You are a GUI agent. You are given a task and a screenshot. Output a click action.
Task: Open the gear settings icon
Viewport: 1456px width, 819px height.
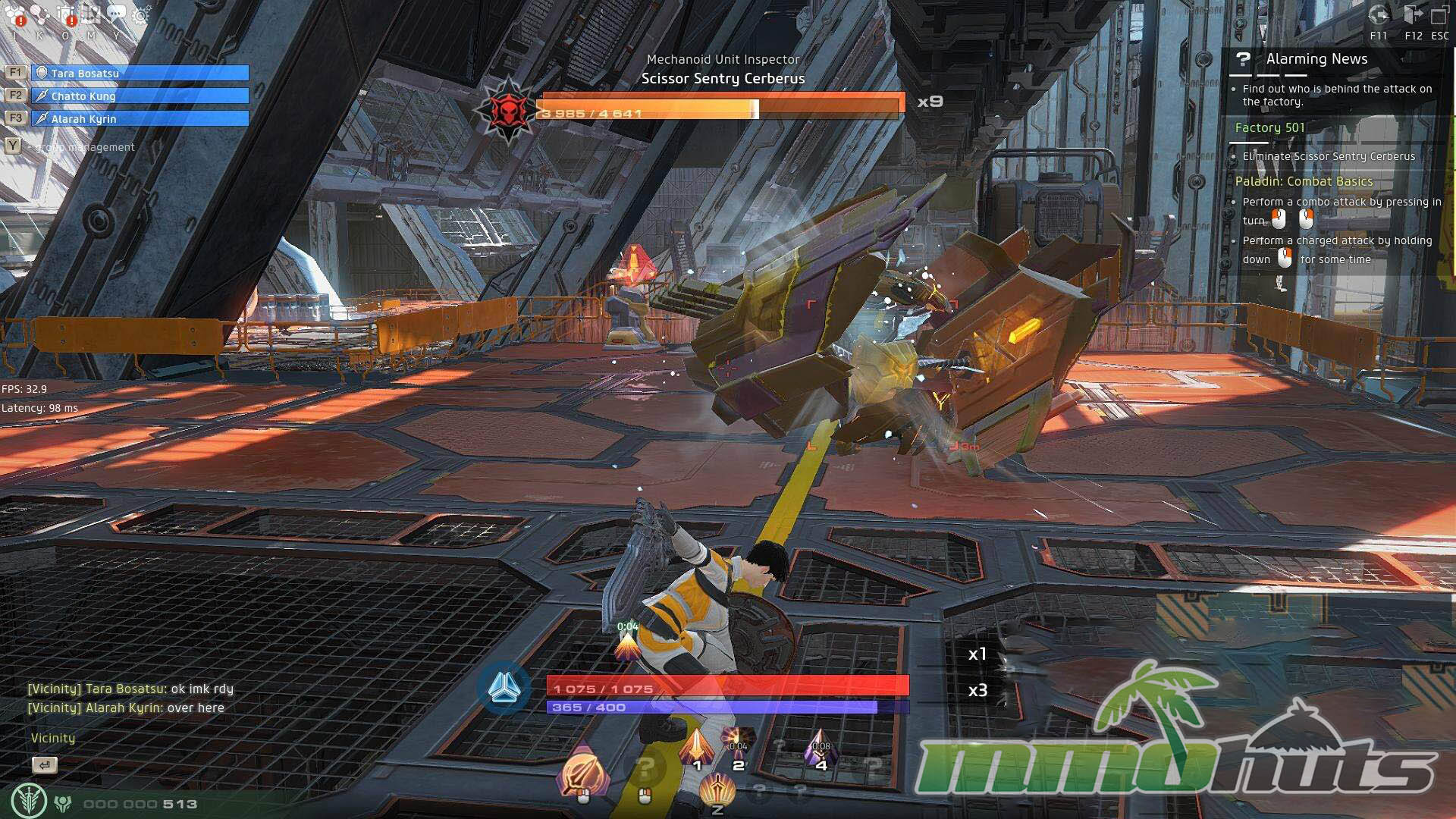(x=141, y=14)
